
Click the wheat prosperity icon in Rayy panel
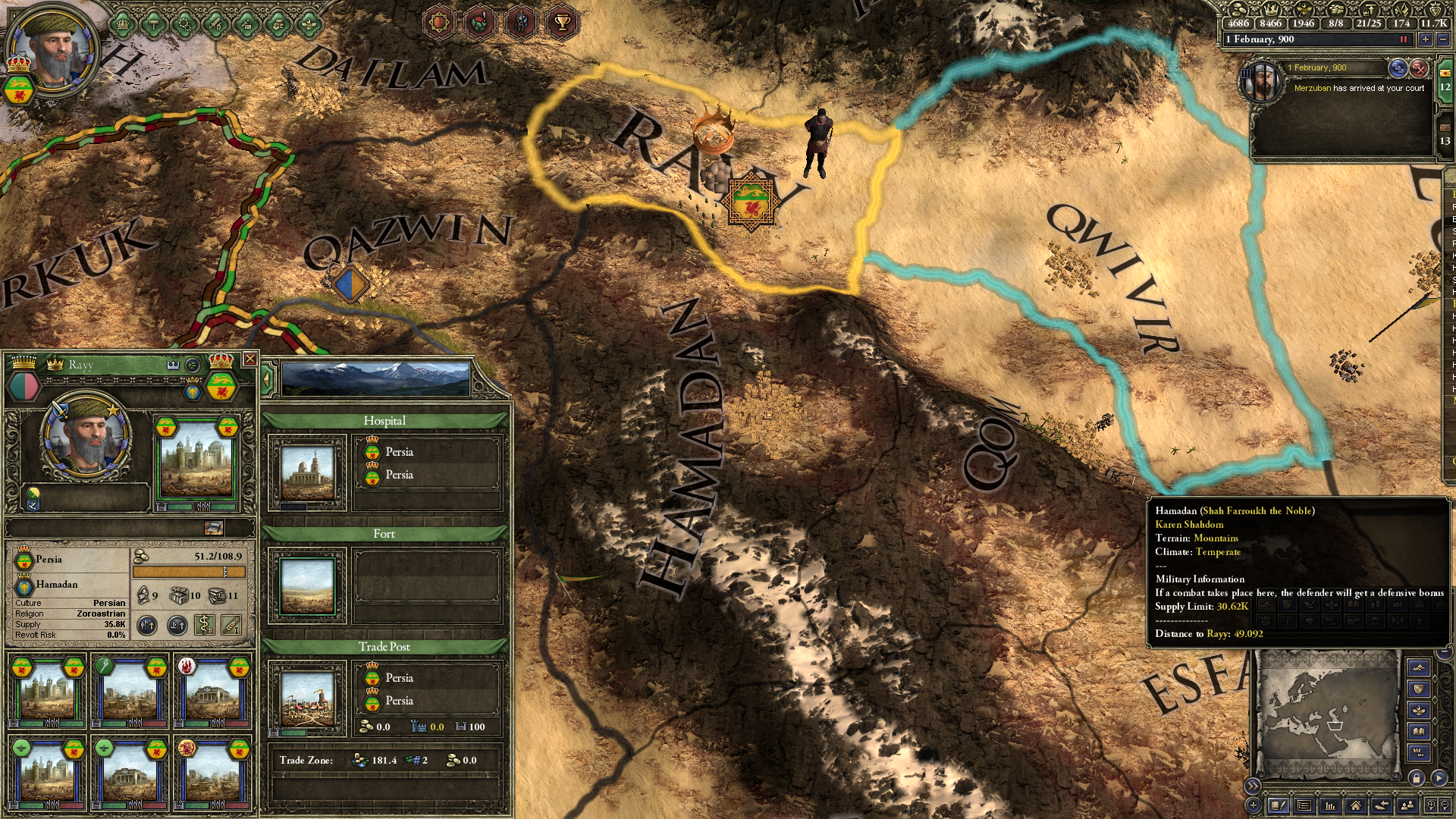[230, 626]
